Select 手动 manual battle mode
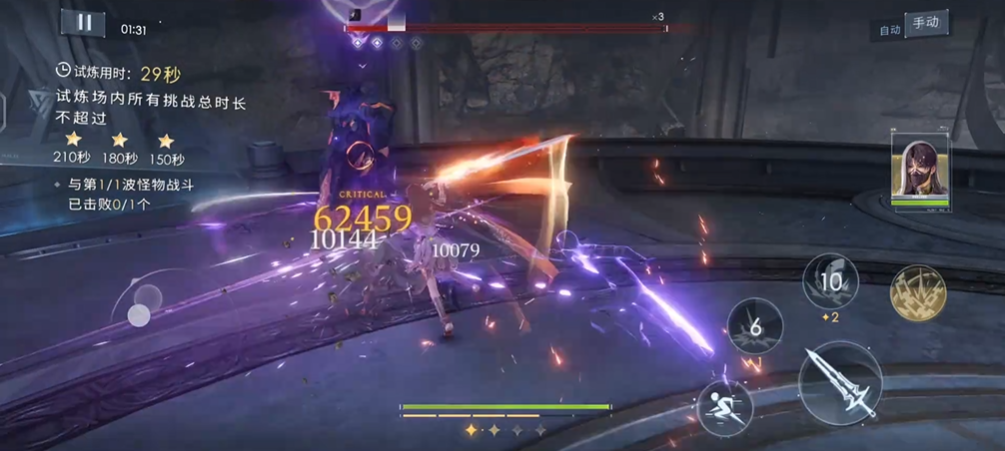The width and height of the screenshot is (1005, 451). click(x=926, y=23)
